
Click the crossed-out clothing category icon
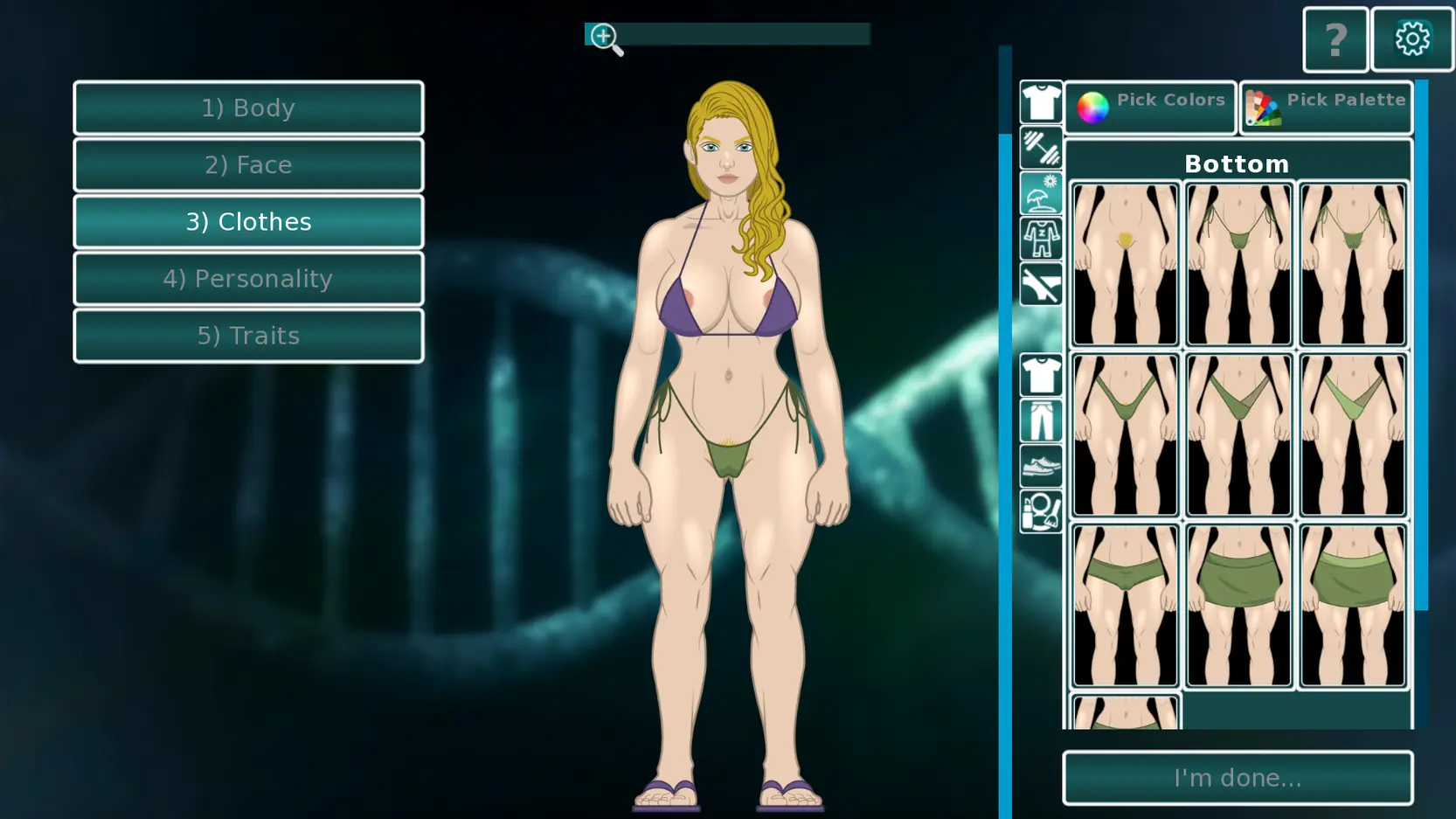1040,285
